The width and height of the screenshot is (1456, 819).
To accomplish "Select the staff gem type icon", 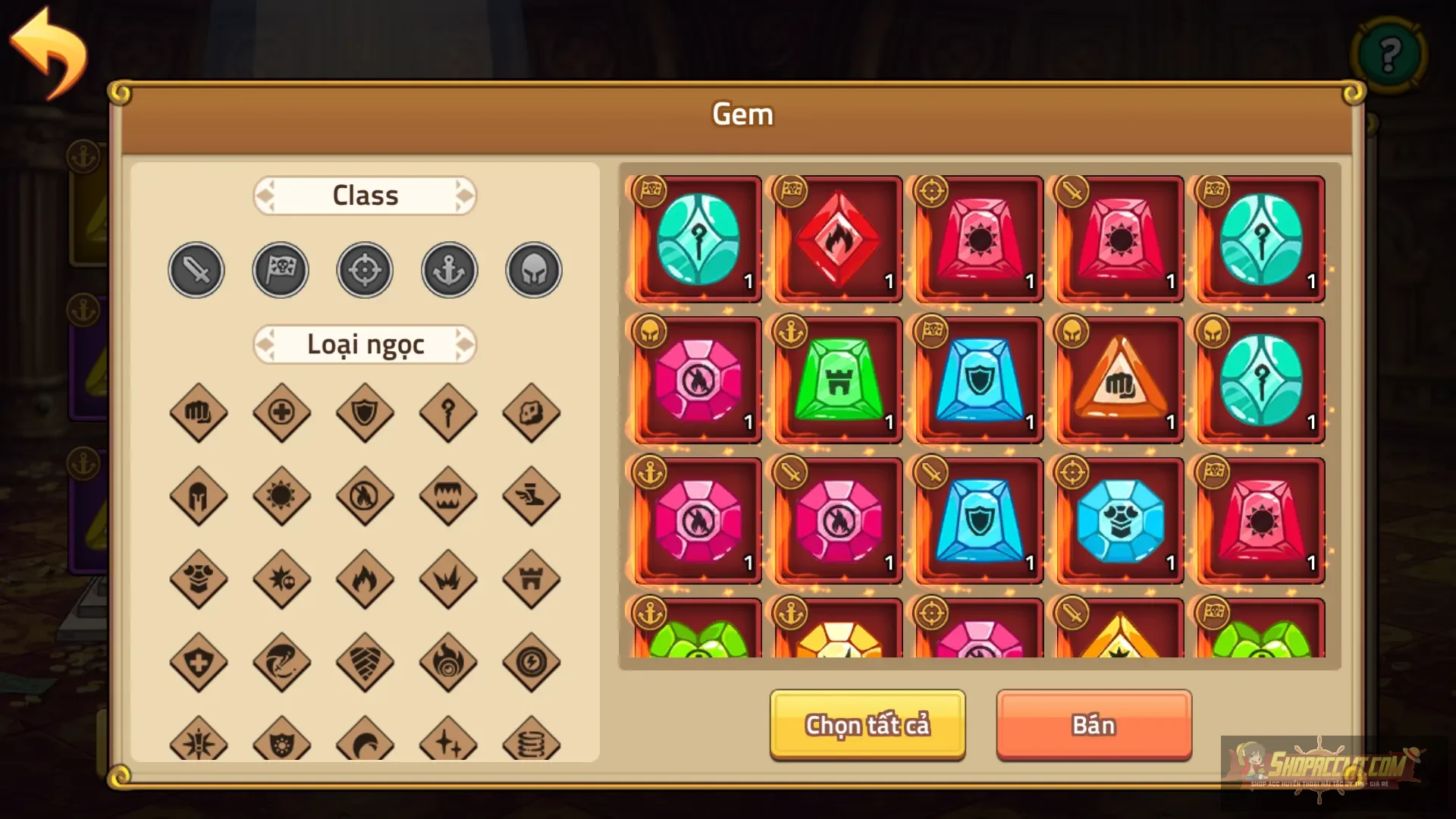I will (448, 413).
